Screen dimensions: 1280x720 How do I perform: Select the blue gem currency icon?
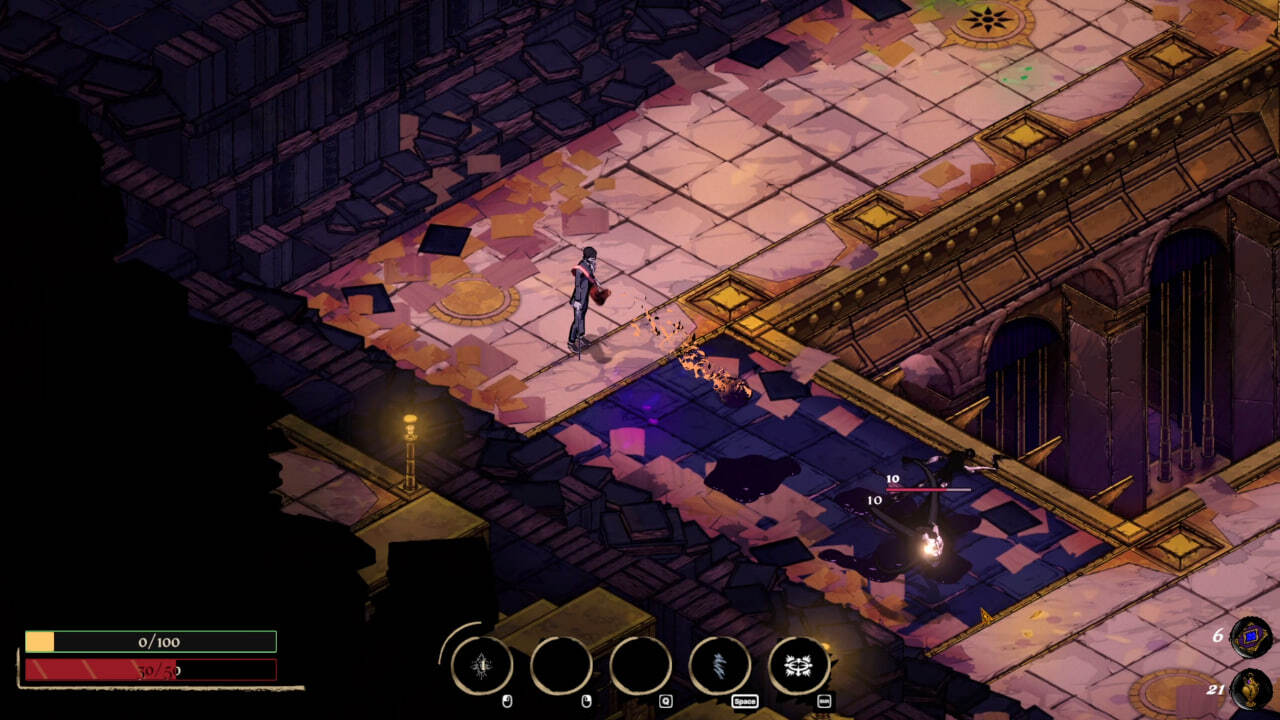point(1250,637)
